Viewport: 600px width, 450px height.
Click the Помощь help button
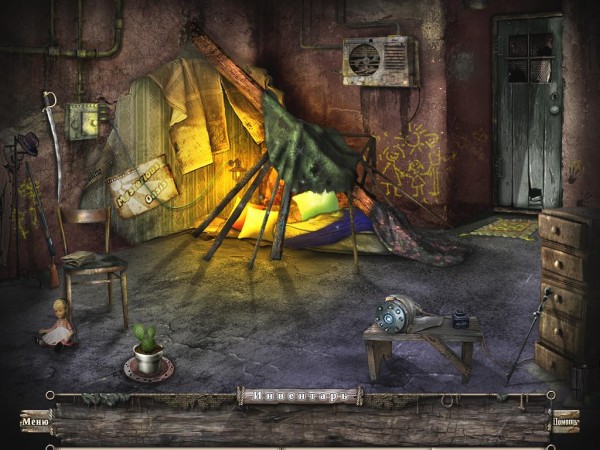(x=565, y=422)
